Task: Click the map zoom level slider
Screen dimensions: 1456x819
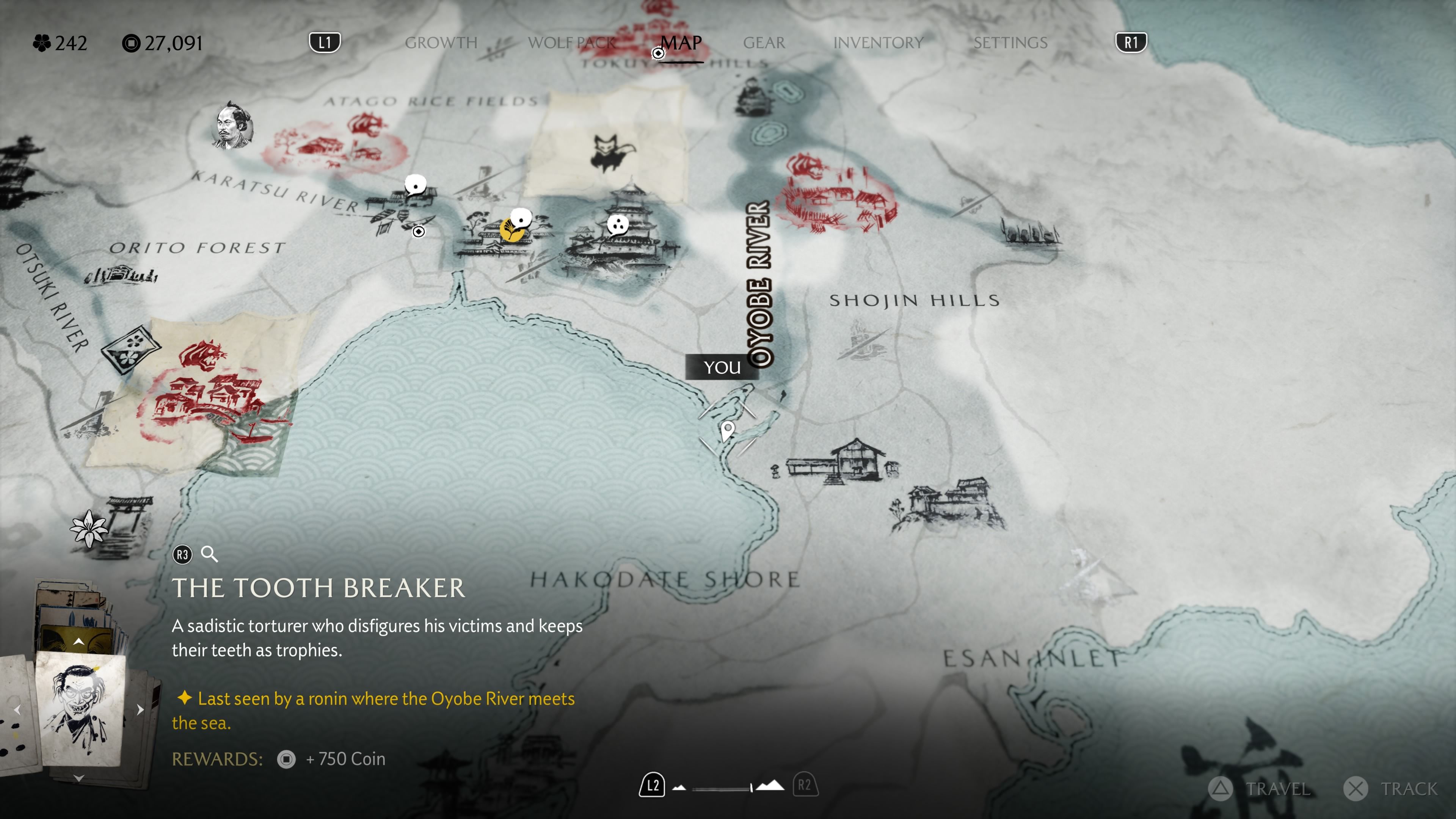Action: (722, 788)
